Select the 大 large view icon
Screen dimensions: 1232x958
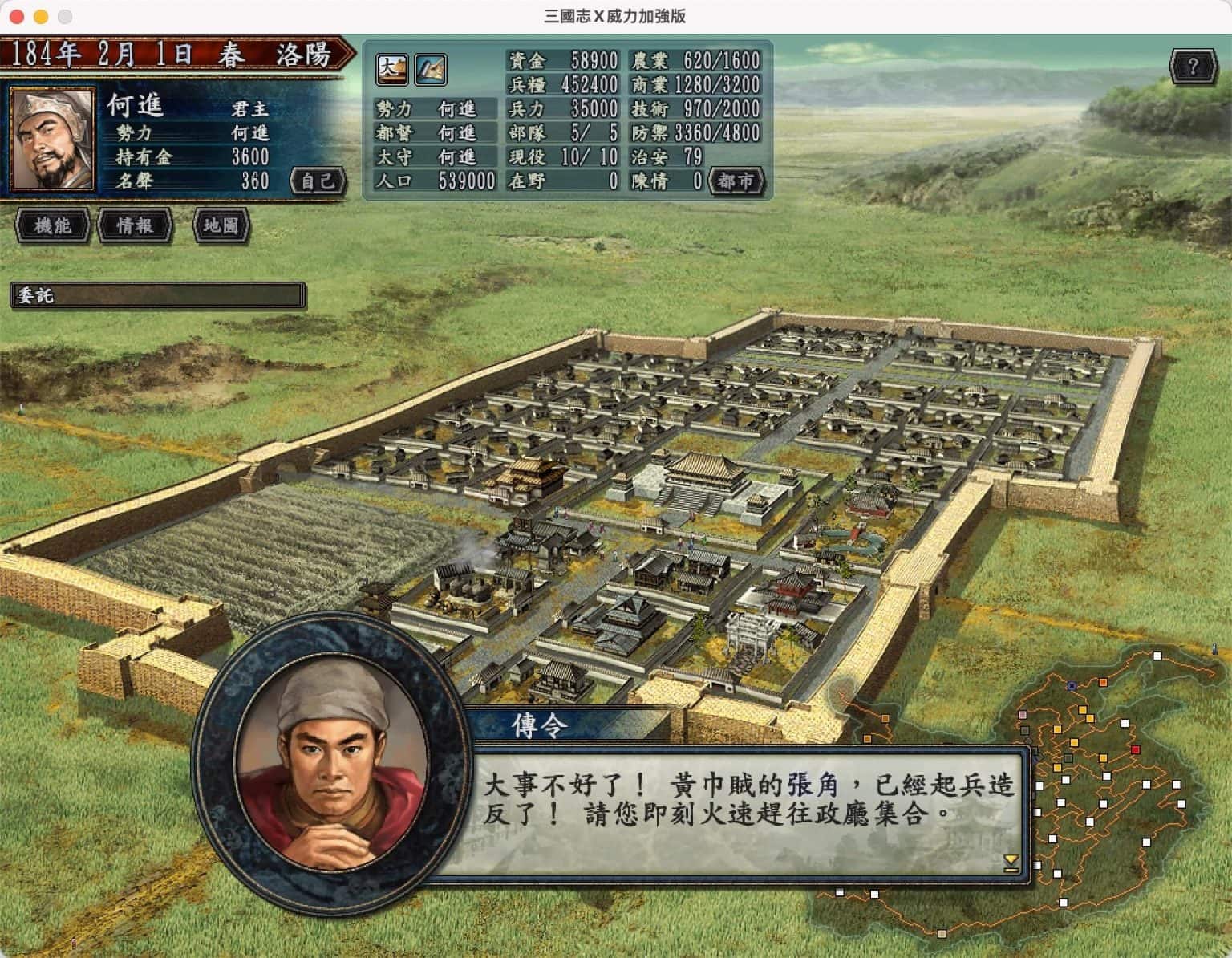pyautogui.click(x=391, y=69)
